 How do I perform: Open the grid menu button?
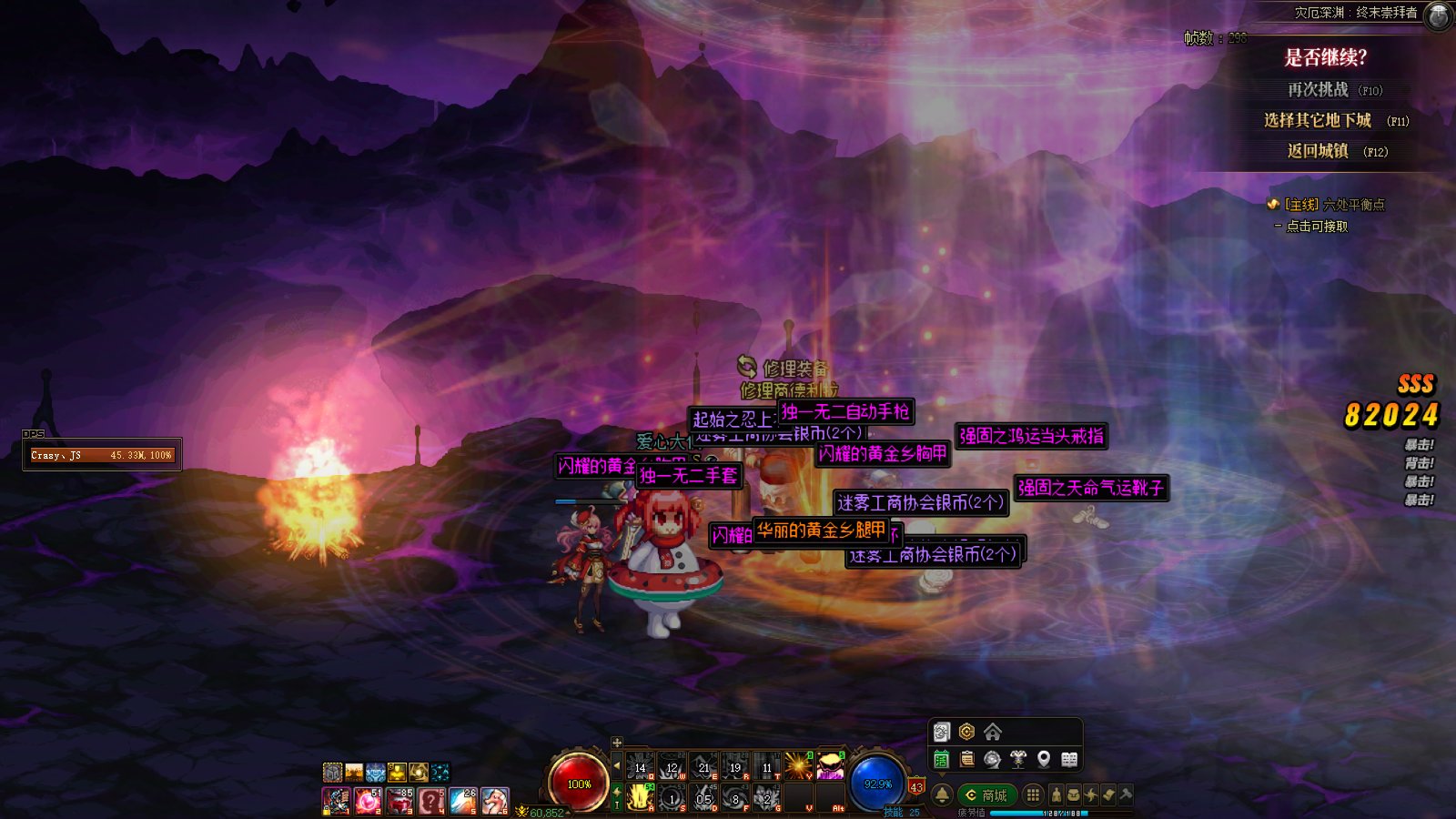[x=1033, y=795]
